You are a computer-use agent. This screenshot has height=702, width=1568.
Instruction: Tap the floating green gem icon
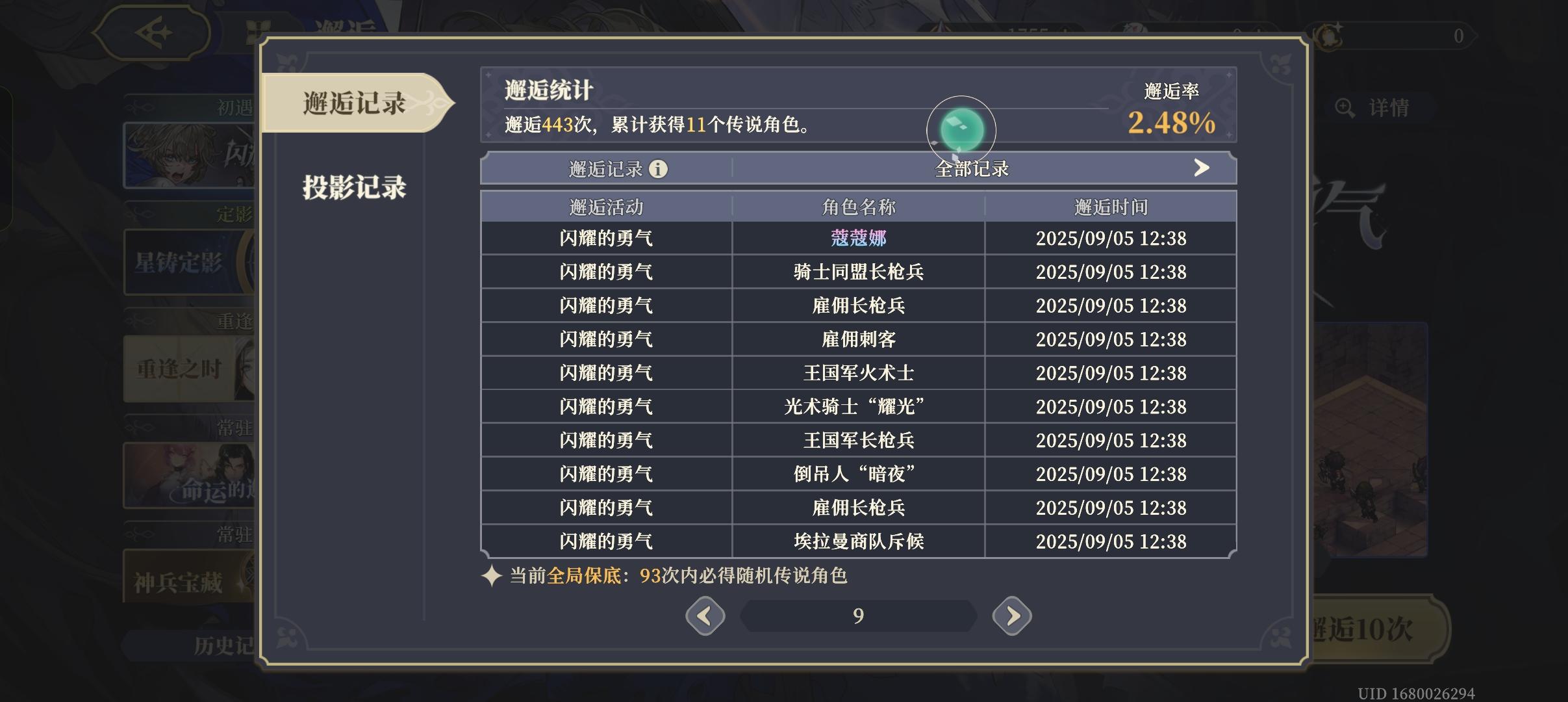[960, 129]
